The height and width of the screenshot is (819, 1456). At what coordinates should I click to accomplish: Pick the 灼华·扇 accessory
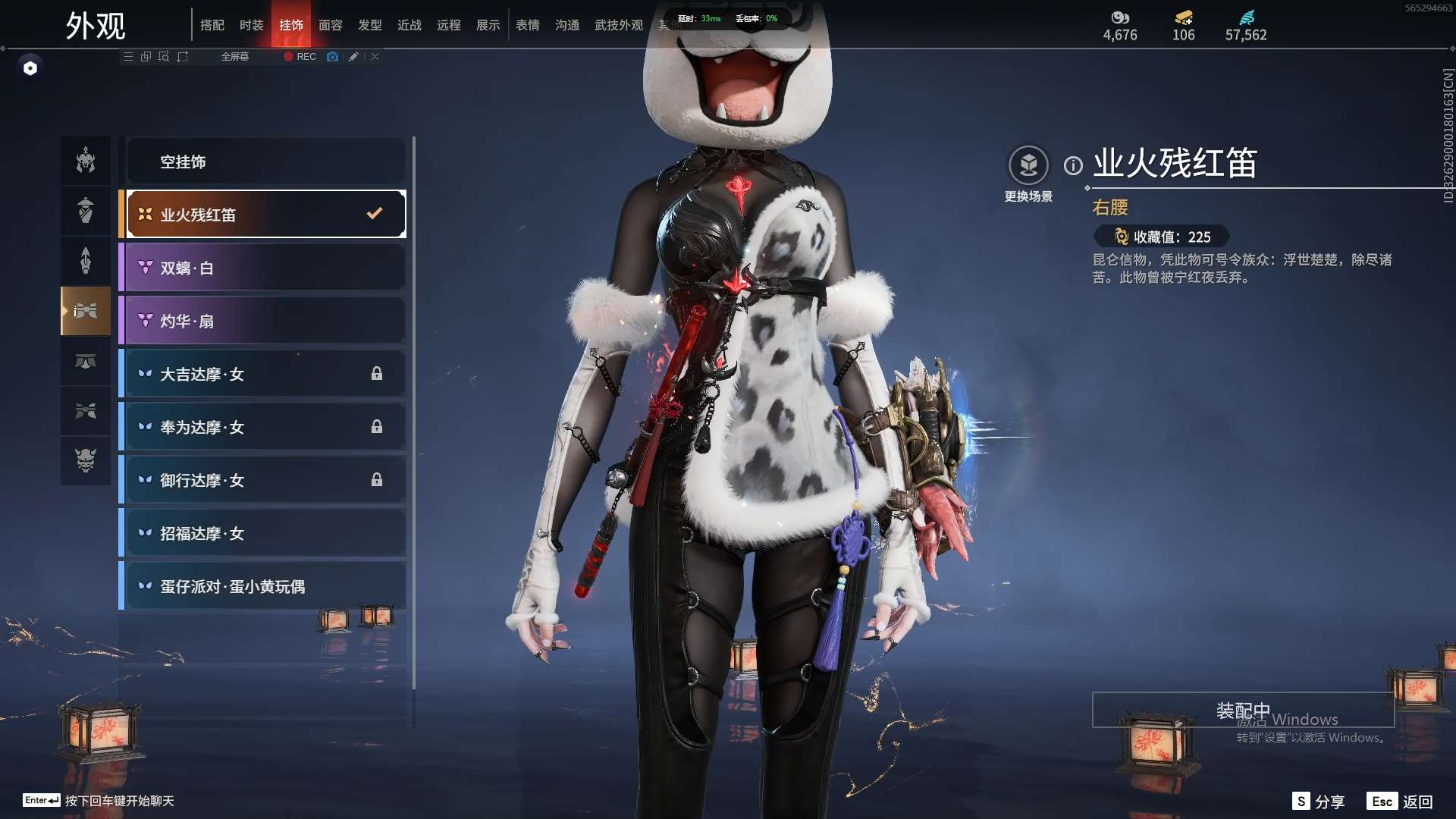(265, 321)
